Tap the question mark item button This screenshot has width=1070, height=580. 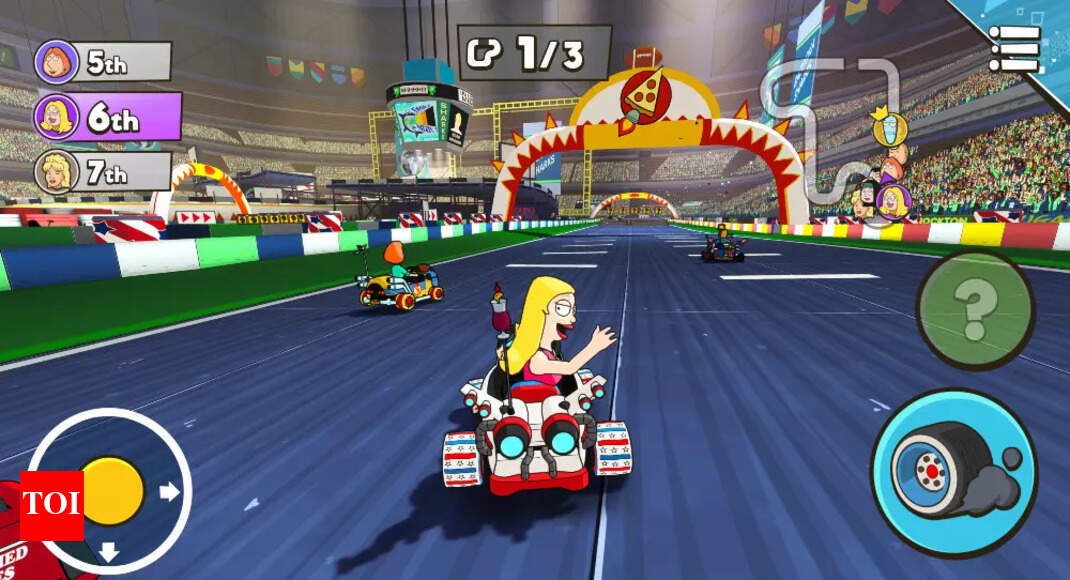click(975, 310)
